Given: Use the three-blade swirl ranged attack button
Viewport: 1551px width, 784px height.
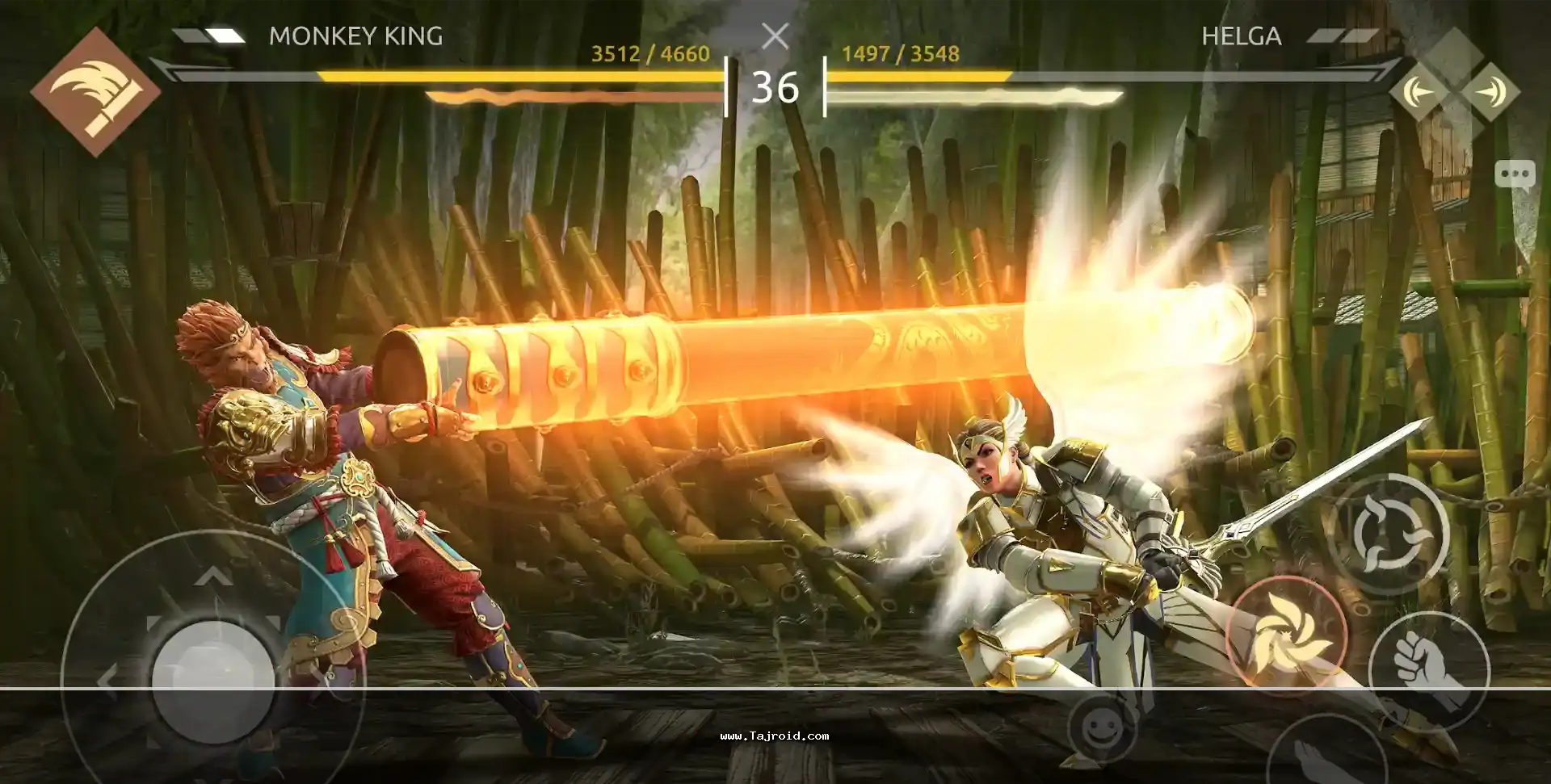Looking at the screenshot, I should click(x=1388, y=533).
